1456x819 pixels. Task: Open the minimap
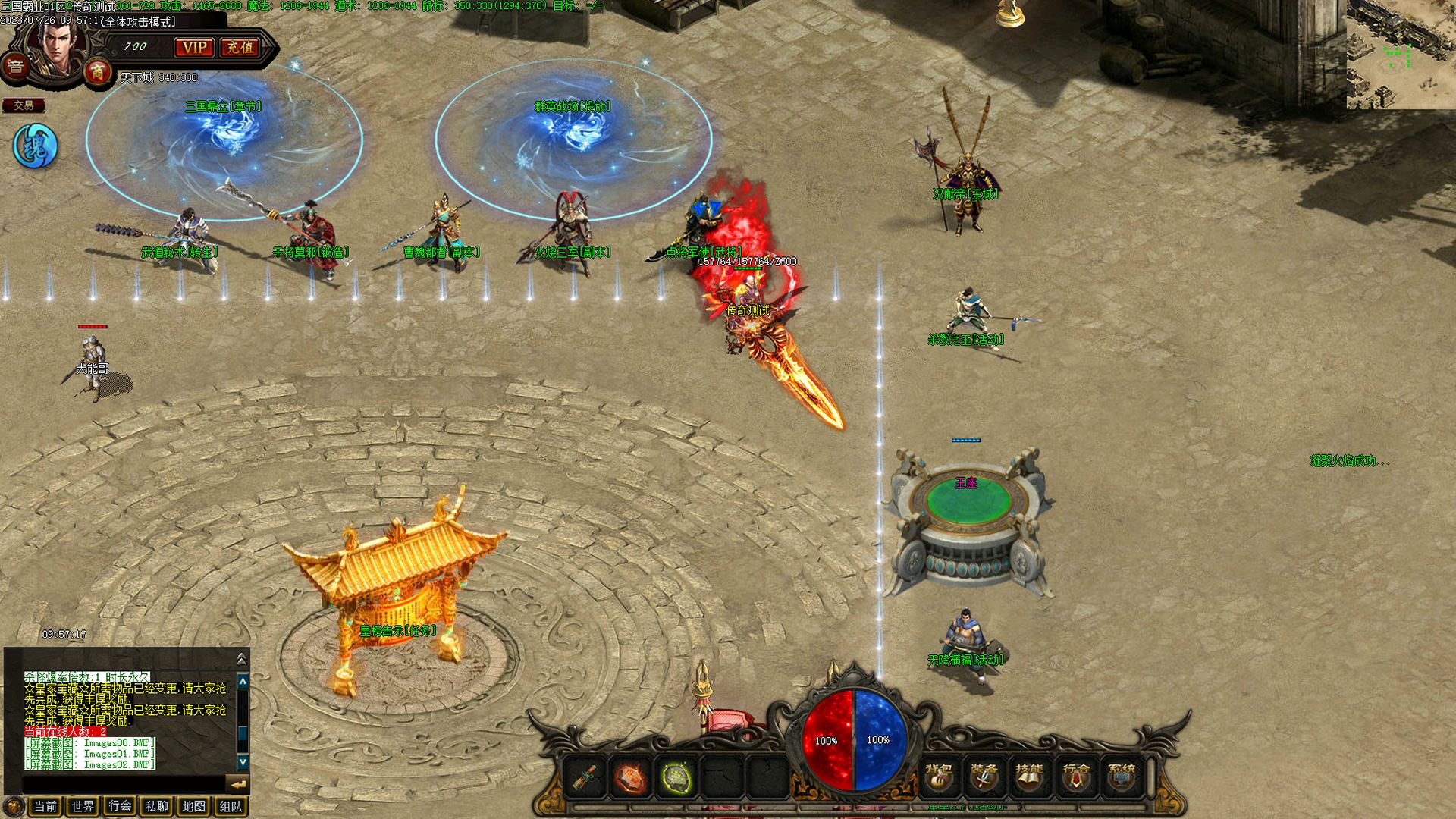tap(1401, 55)
